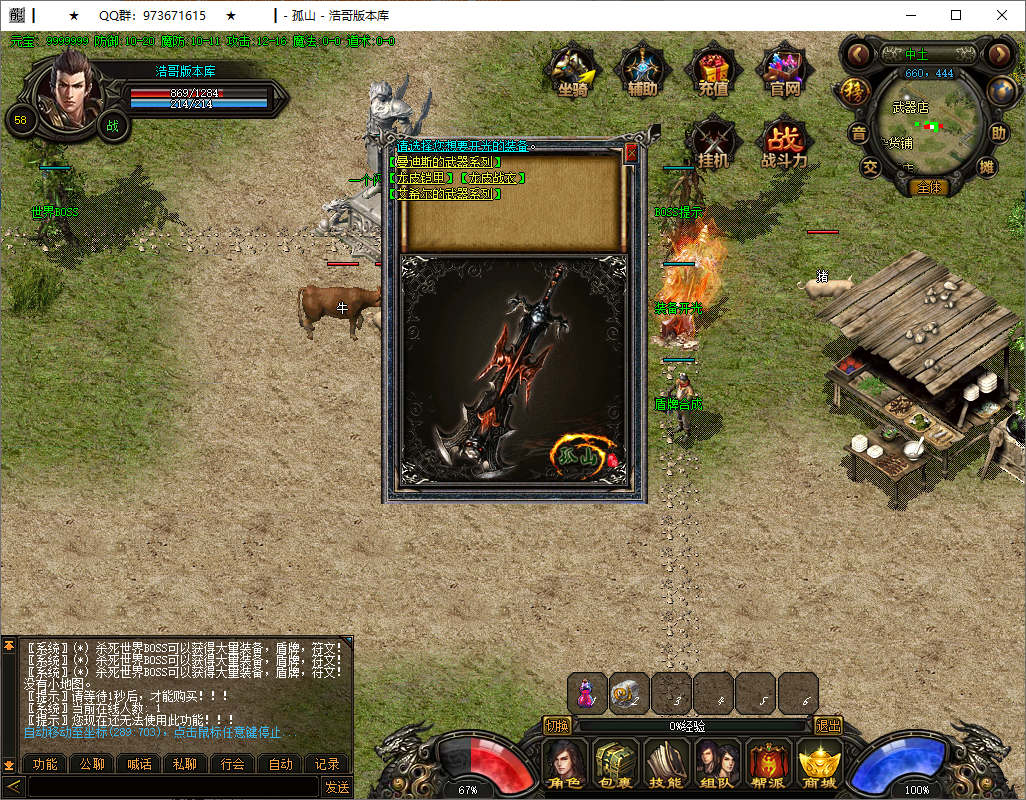The height and width of the screenshot is (800, 1026).
Task: Maximize the game window
Action: 956,15
